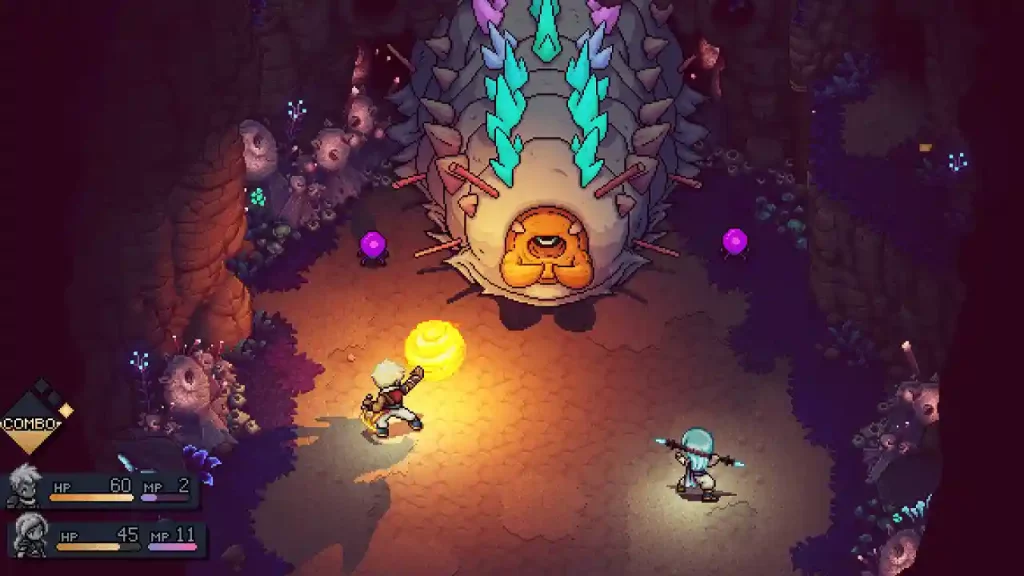Viewport: 1024px width, 576px height.
Task: Select the long-haired hero portrait with 45 HP
Action: tap(30, 537)
